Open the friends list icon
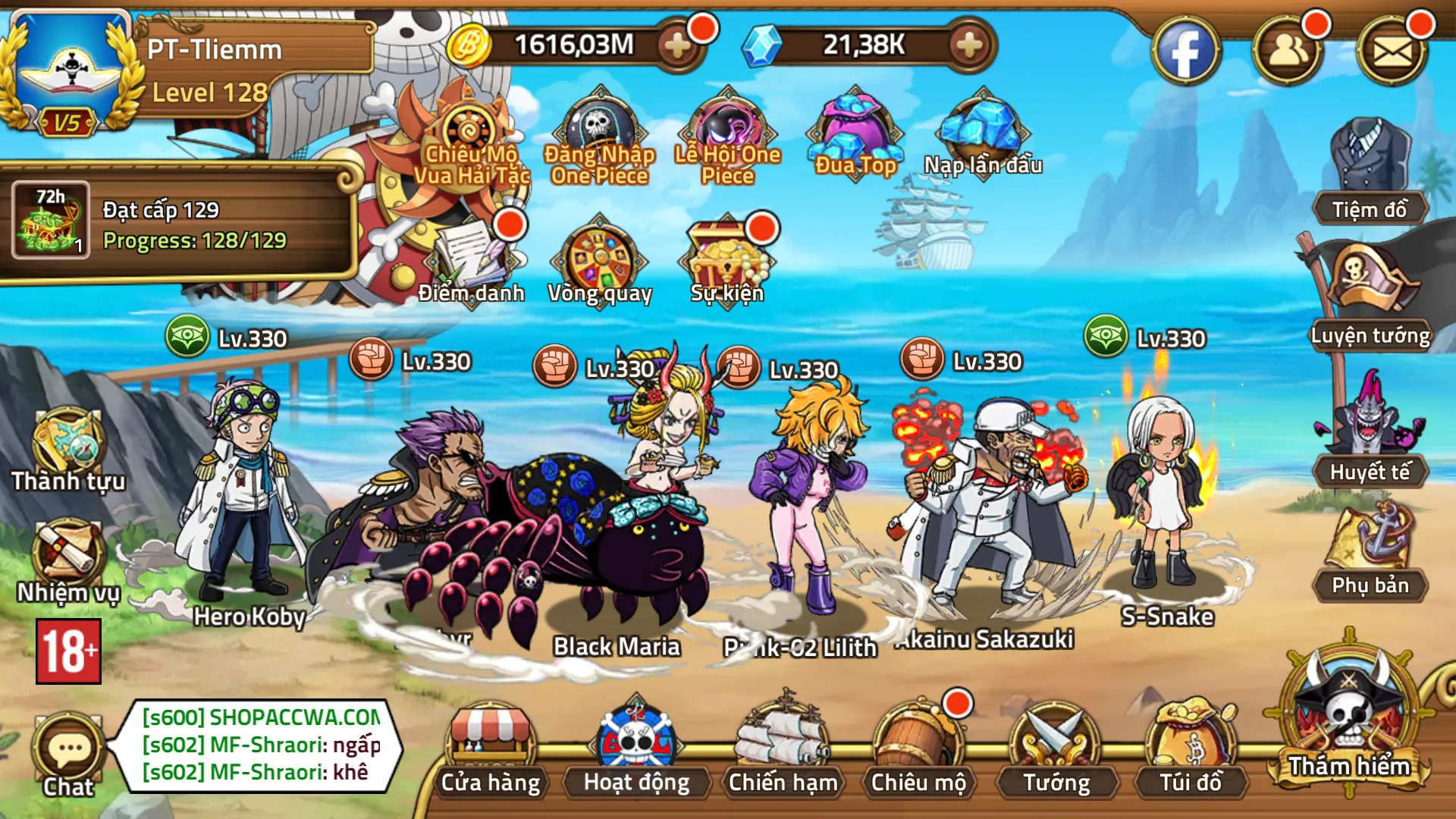Image resolution: width=1456 pixels, height=819 pixels. coord(1288,52)
